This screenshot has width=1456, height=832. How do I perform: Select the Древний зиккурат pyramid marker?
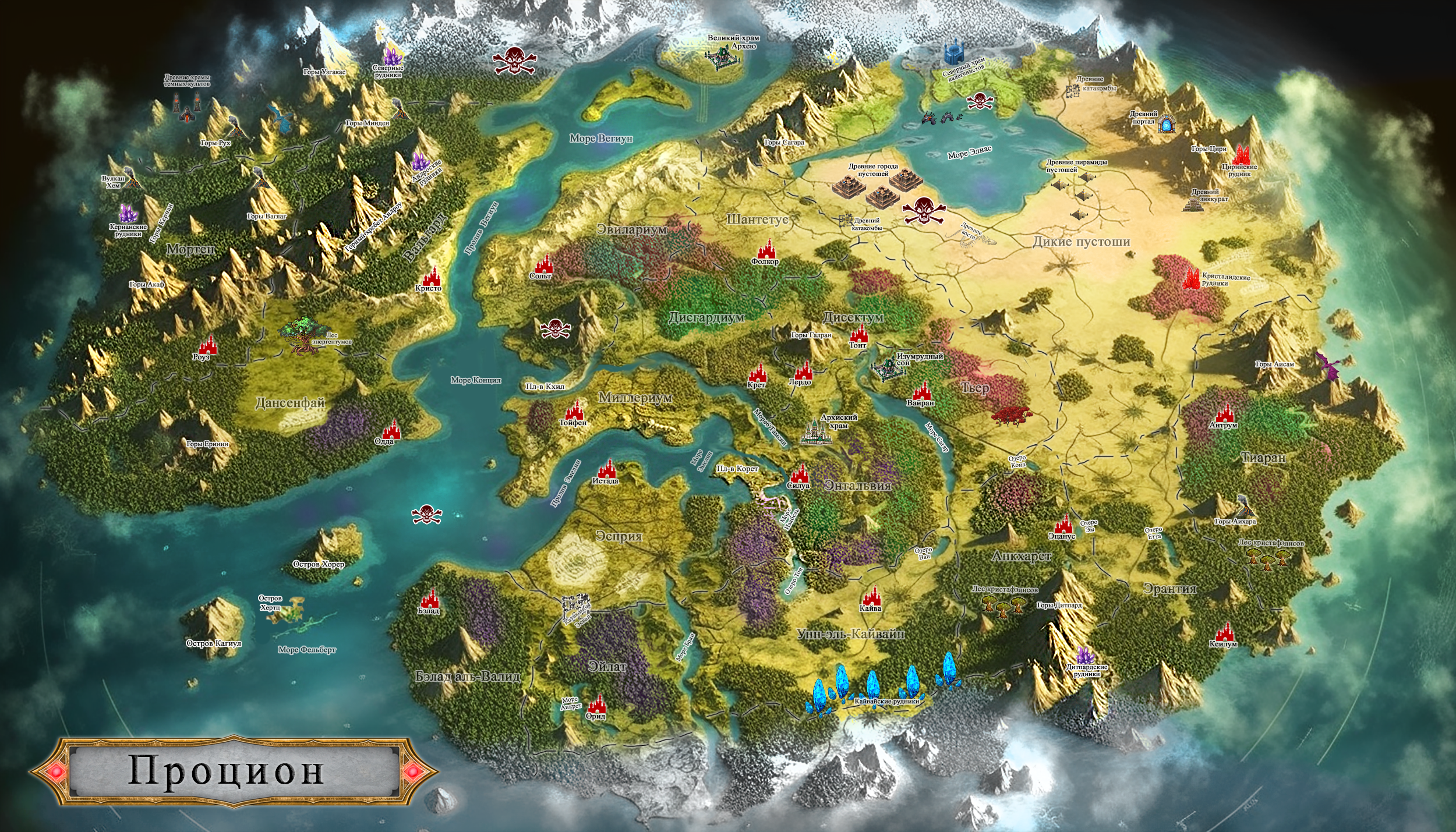[1194, 203]
